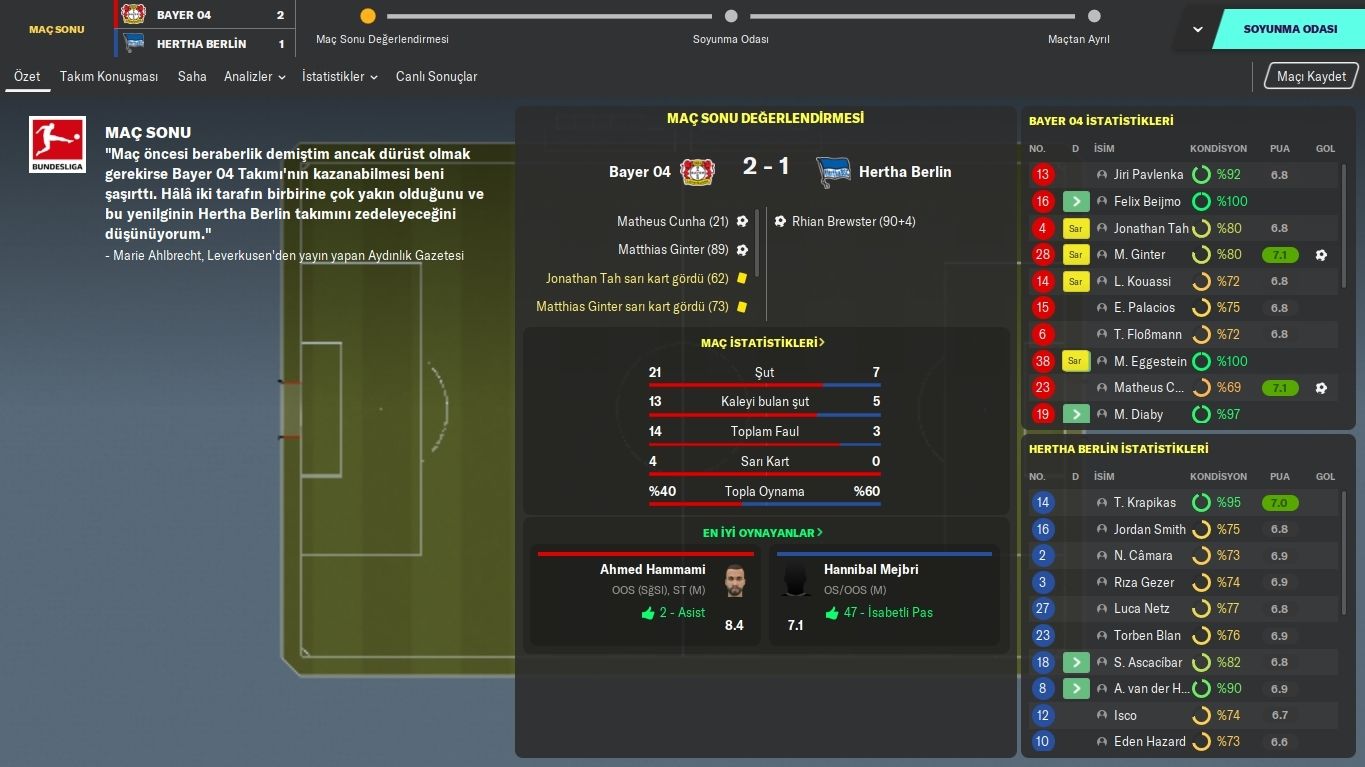The height and width of the screenshot is (767, 1365).
Task: Click Jiri Pavlenka in Bayer 04 stats
Action: pos(1148,175)
